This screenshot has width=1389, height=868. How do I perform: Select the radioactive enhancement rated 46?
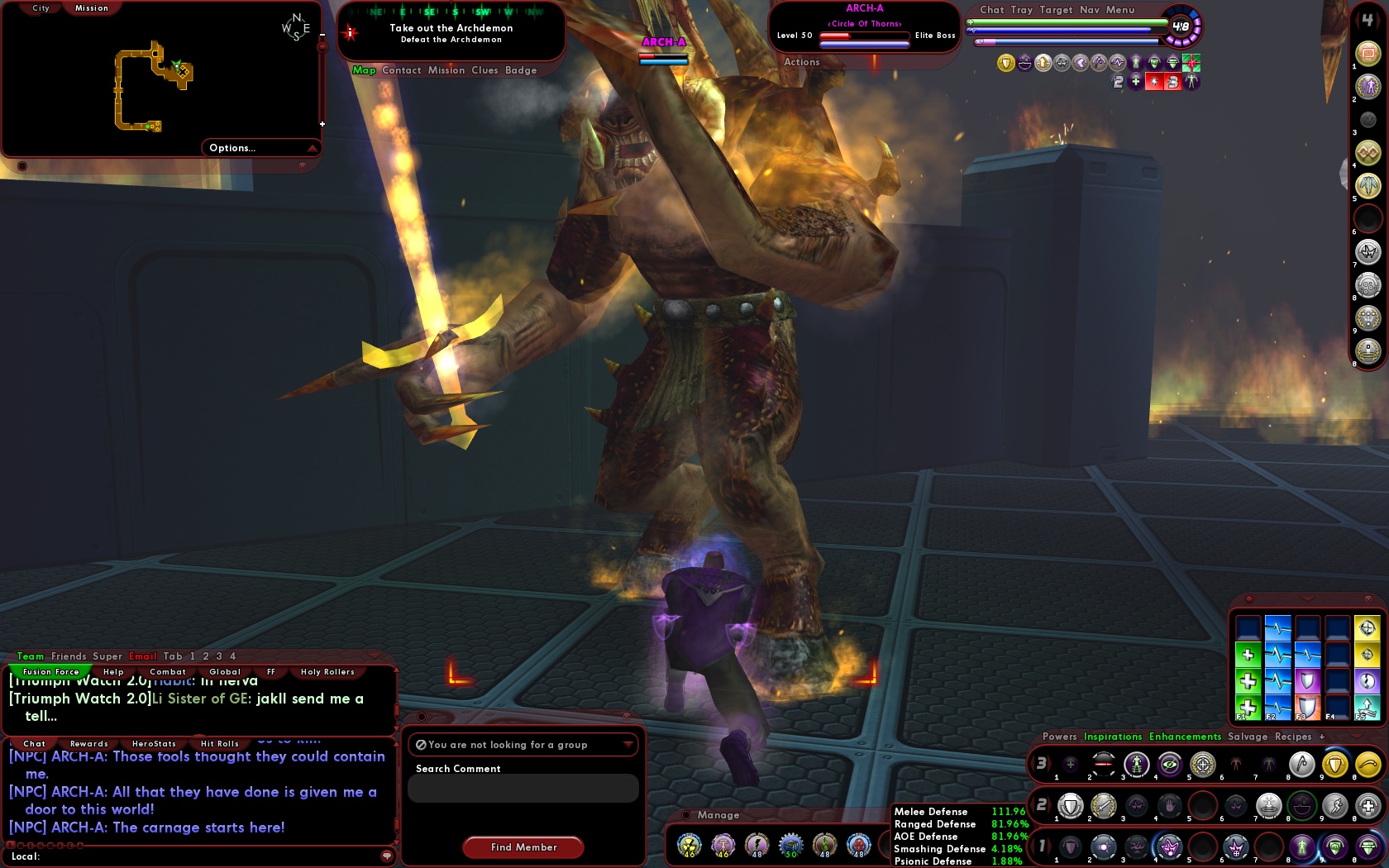689,846
